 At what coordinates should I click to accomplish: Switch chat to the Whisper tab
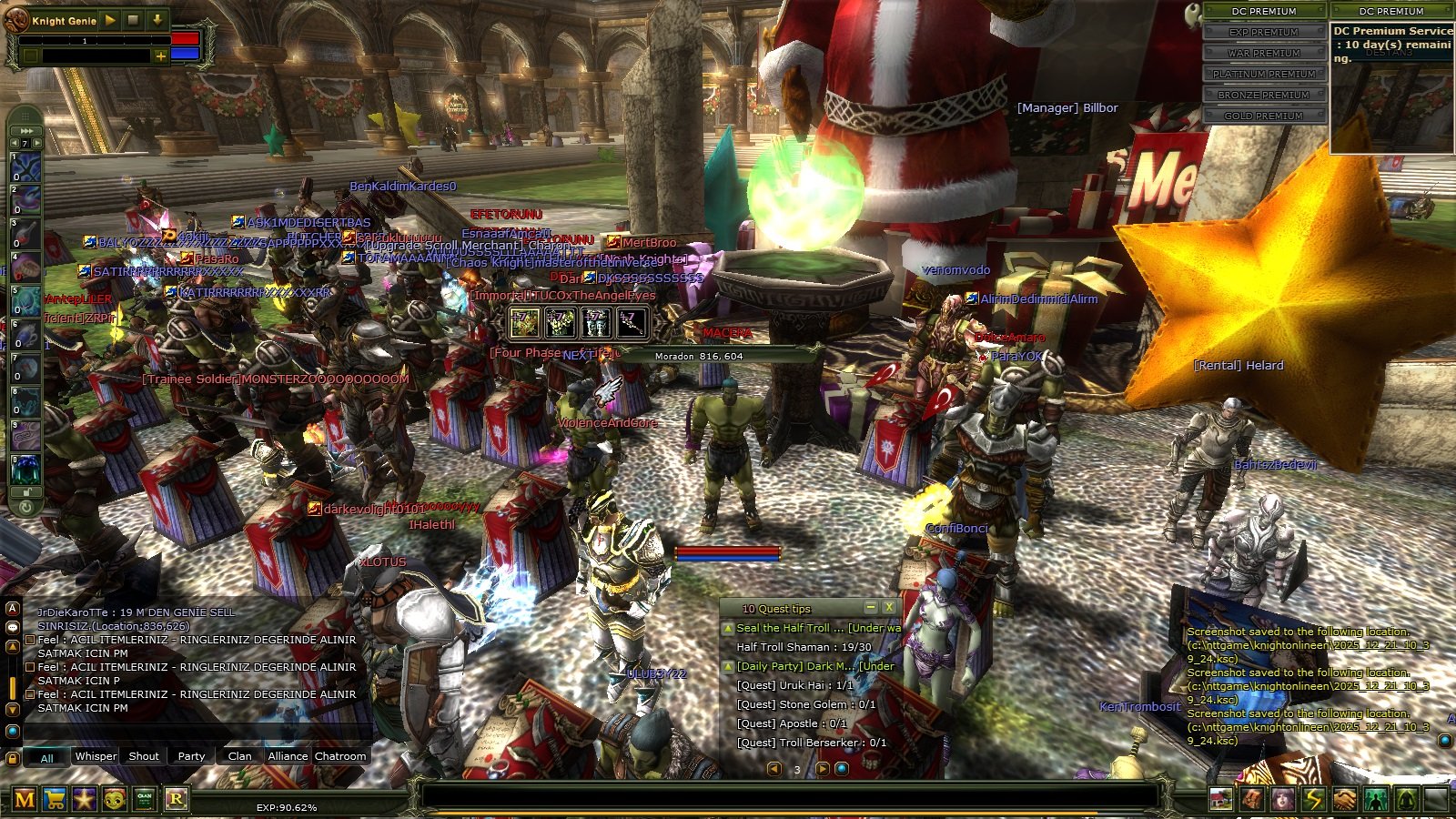pyautogui.click(x=96, y=756)
